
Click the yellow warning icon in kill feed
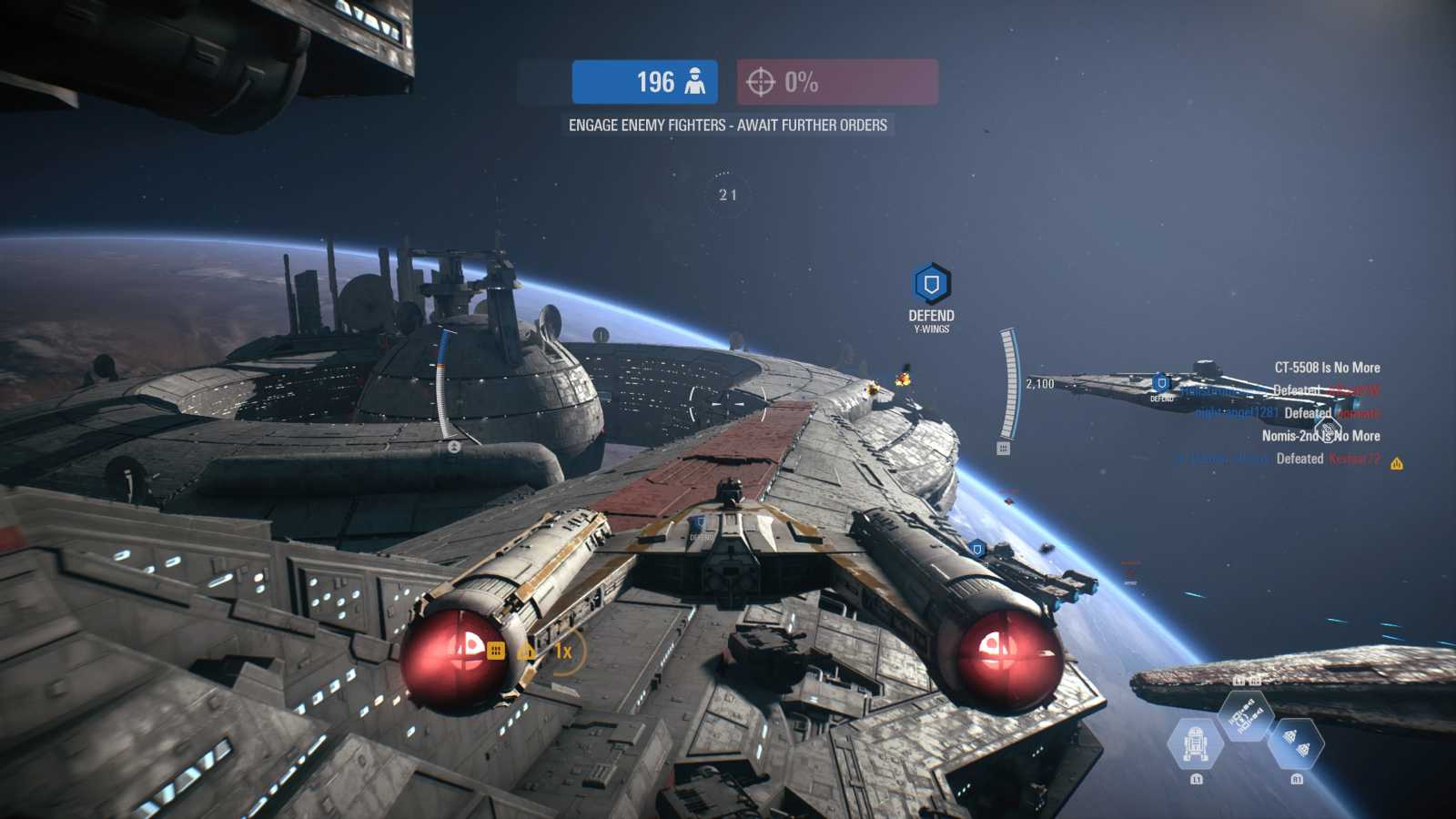(x=1397, y=464)
